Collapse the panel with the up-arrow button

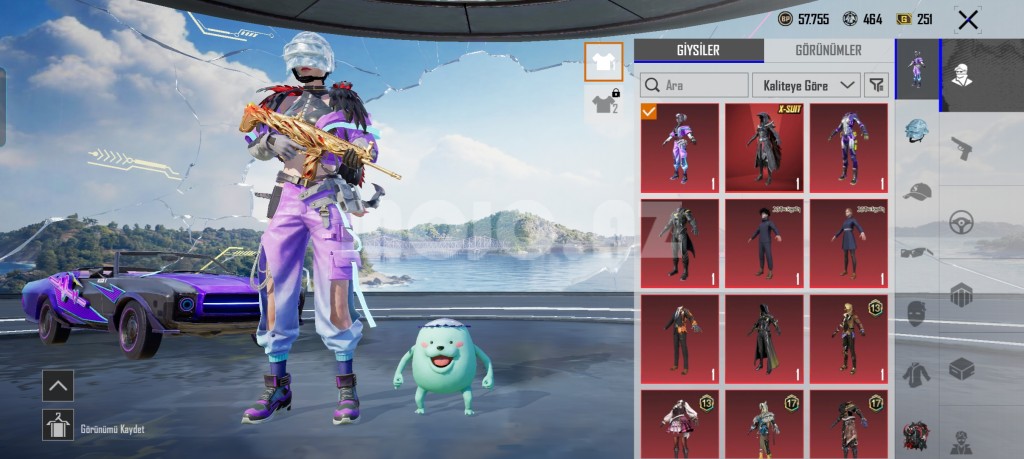point(58,385)
